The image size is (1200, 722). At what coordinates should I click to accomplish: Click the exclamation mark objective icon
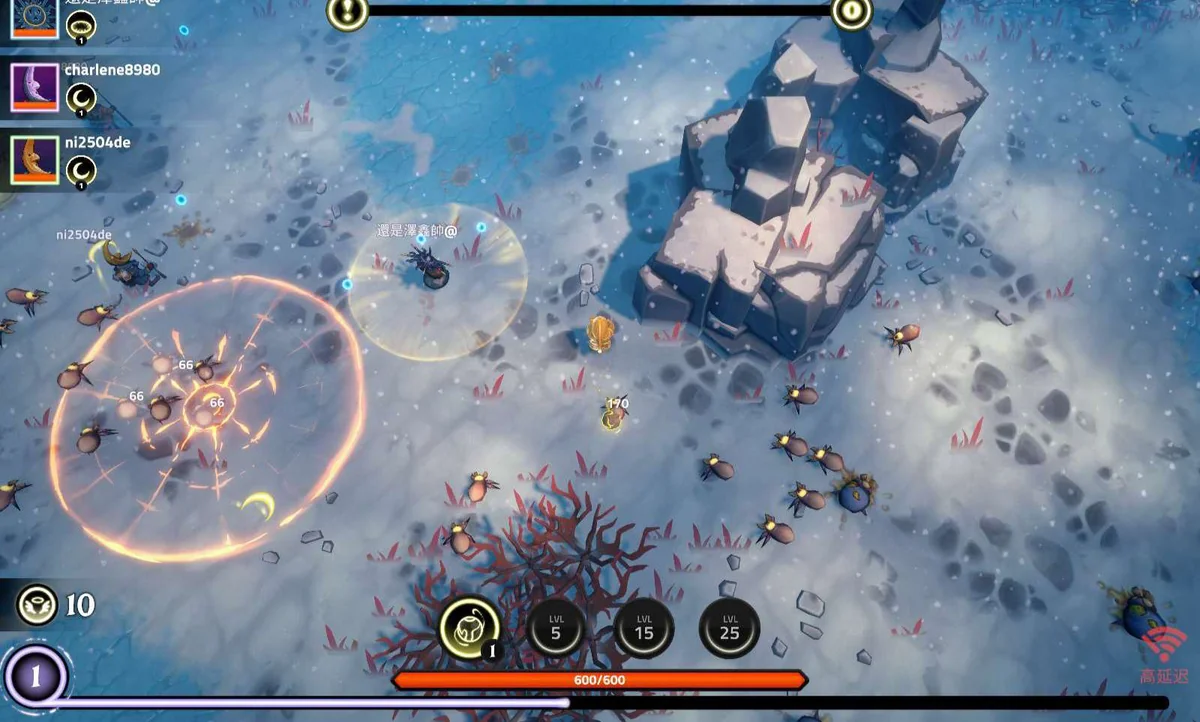click(347, 12)
